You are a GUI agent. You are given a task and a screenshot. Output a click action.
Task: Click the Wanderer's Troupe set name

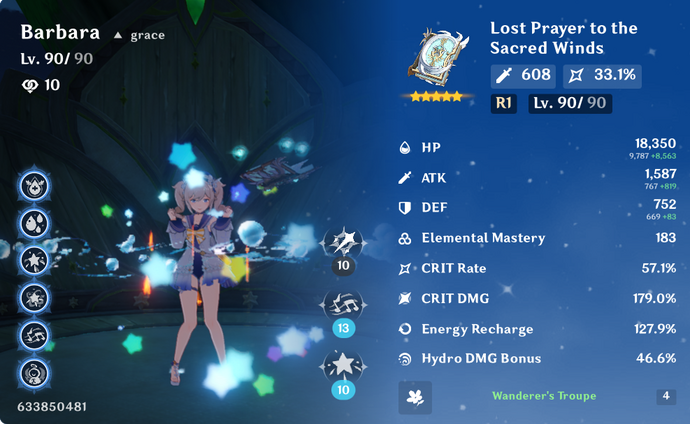(543, 396)
